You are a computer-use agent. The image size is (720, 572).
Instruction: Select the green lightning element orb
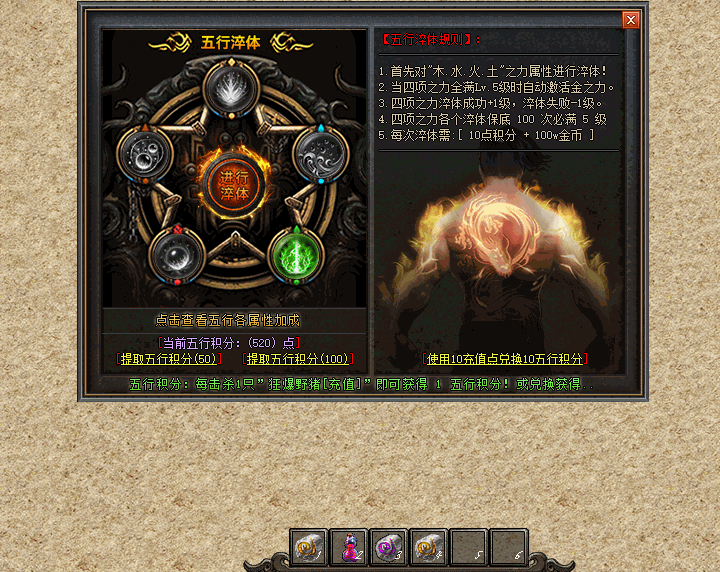click(297, 254)
